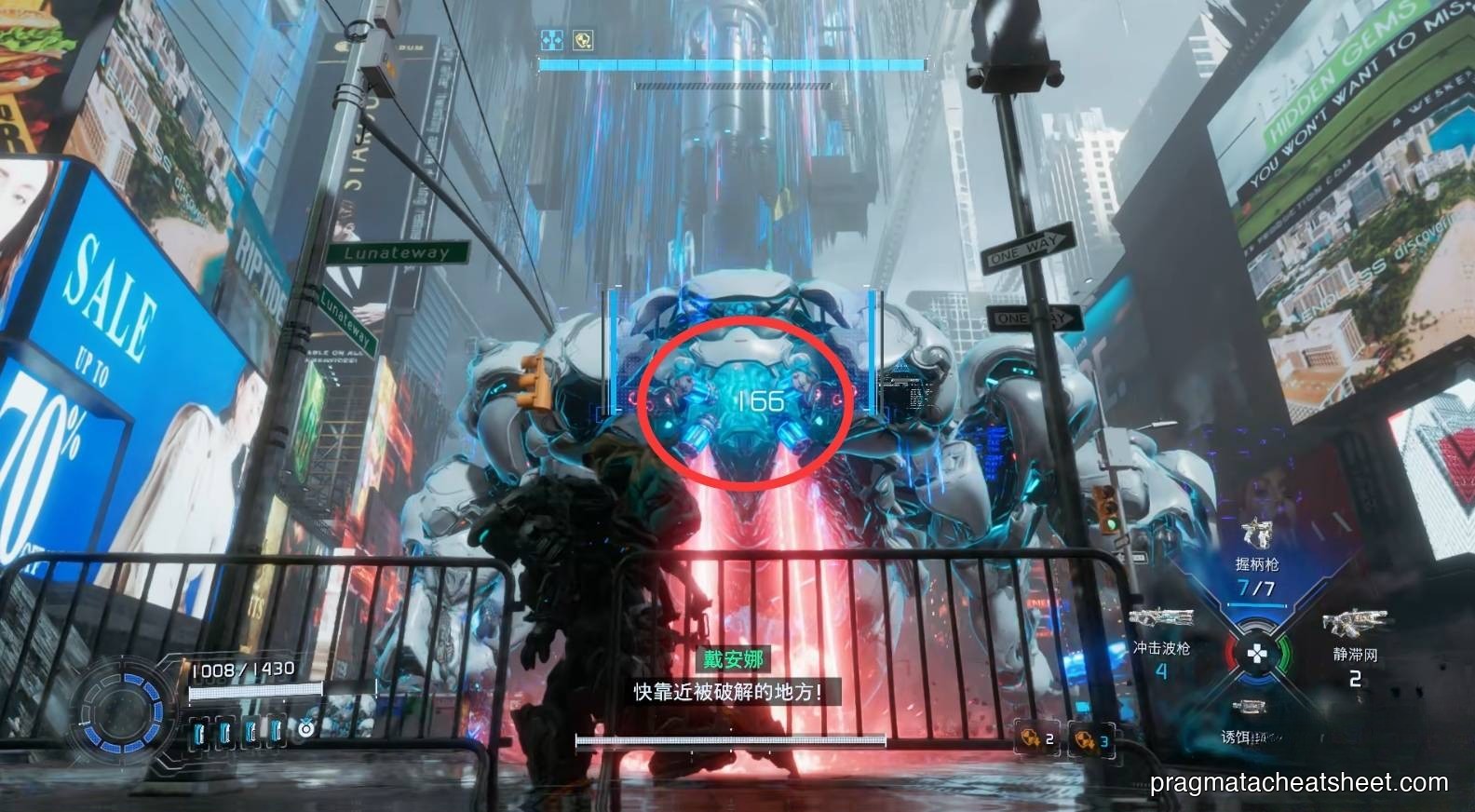The width and height of the screenshot is (1475, 812).
Task: Click the segmented boss health bar at top
Action: (731, 66)
